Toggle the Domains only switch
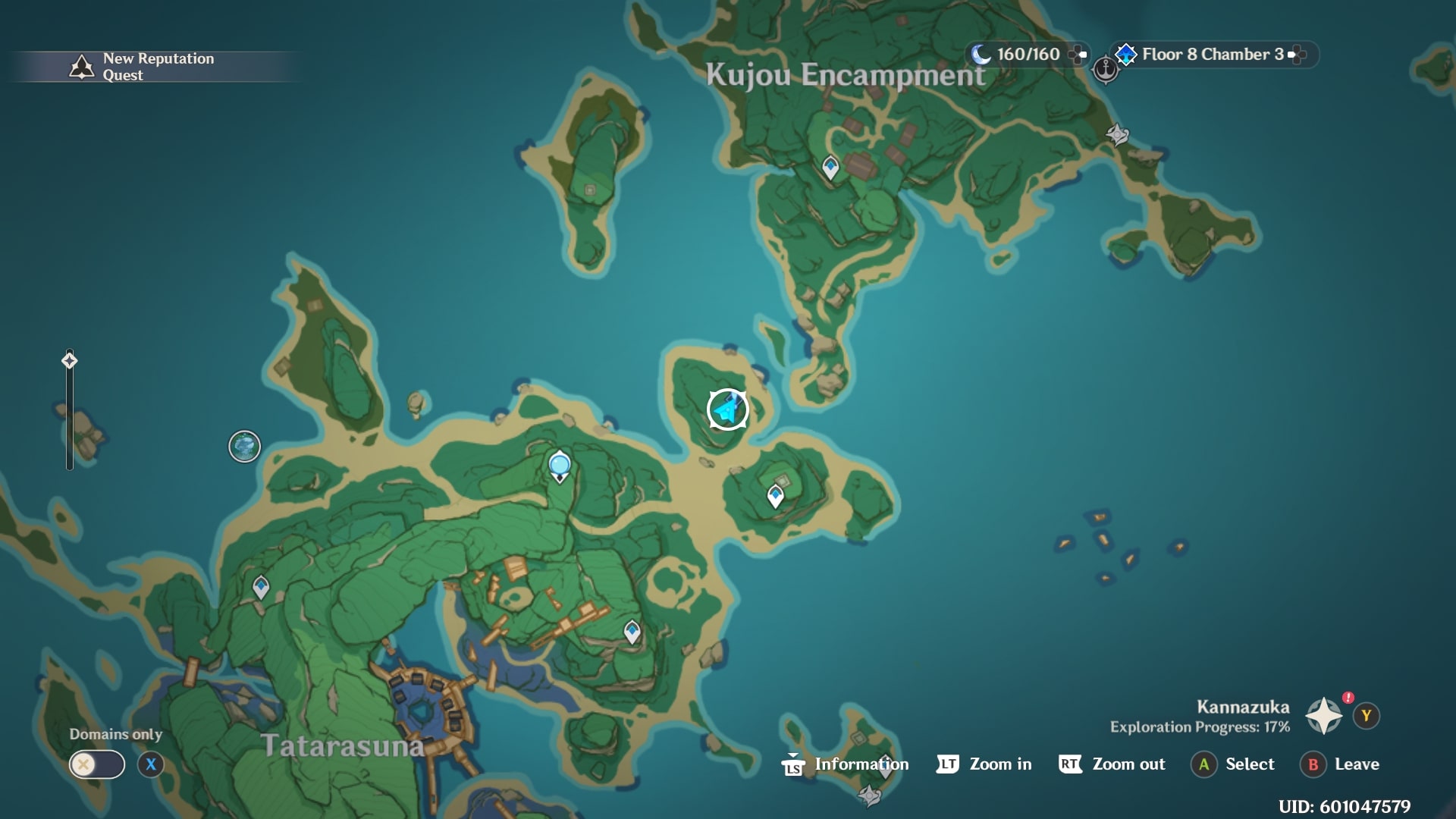Viewport: 1456px width, 819px height. [96, 764]
